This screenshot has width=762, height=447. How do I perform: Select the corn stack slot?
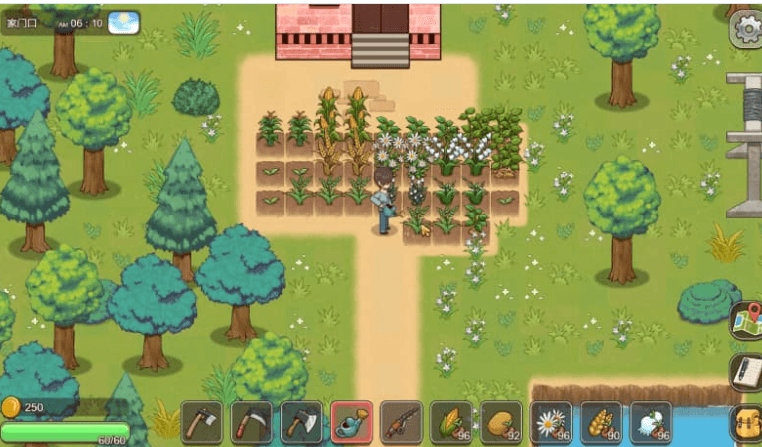[452, 422]
